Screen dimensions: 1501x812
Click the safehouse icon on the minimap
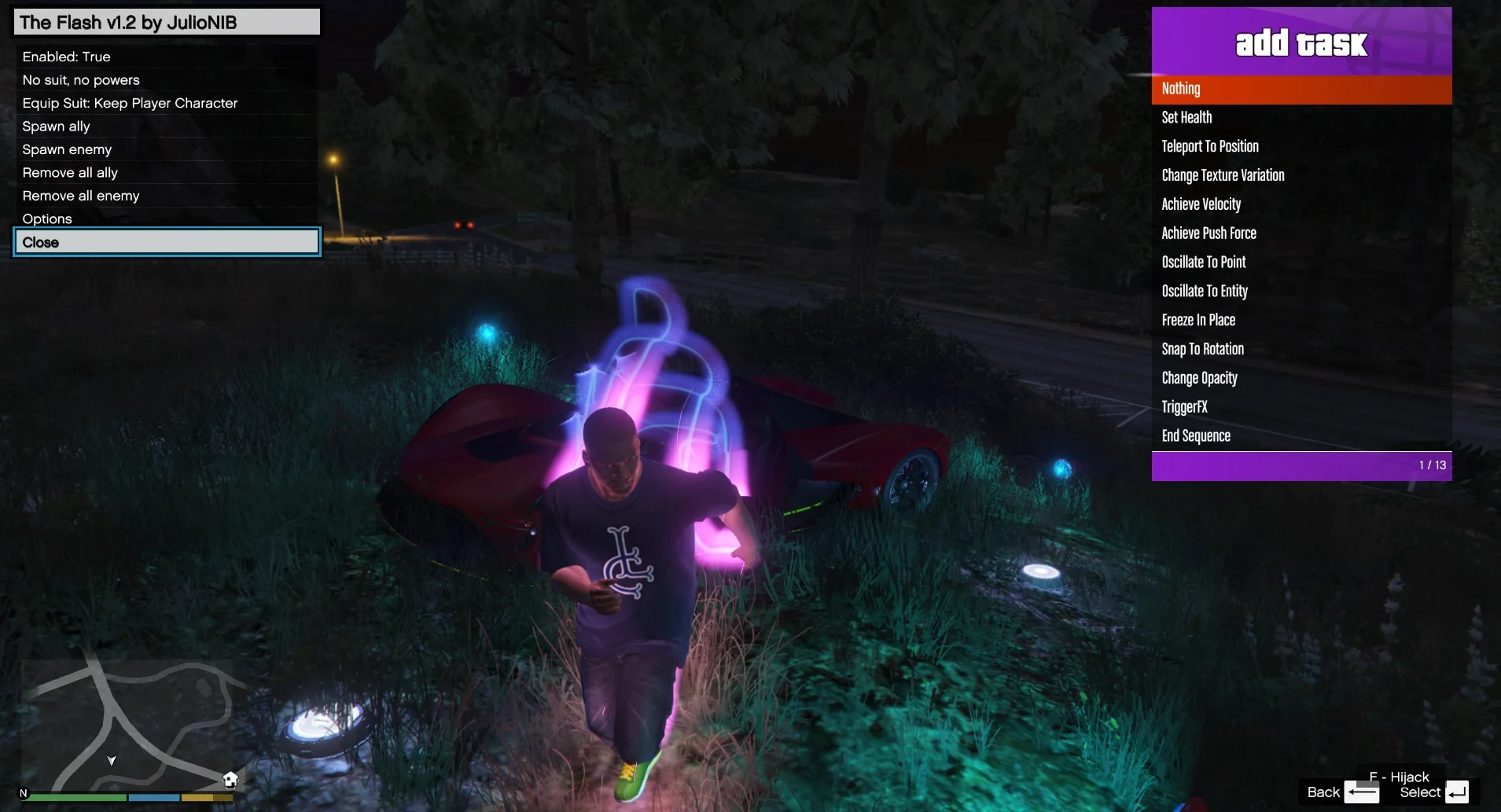[231, 778]
